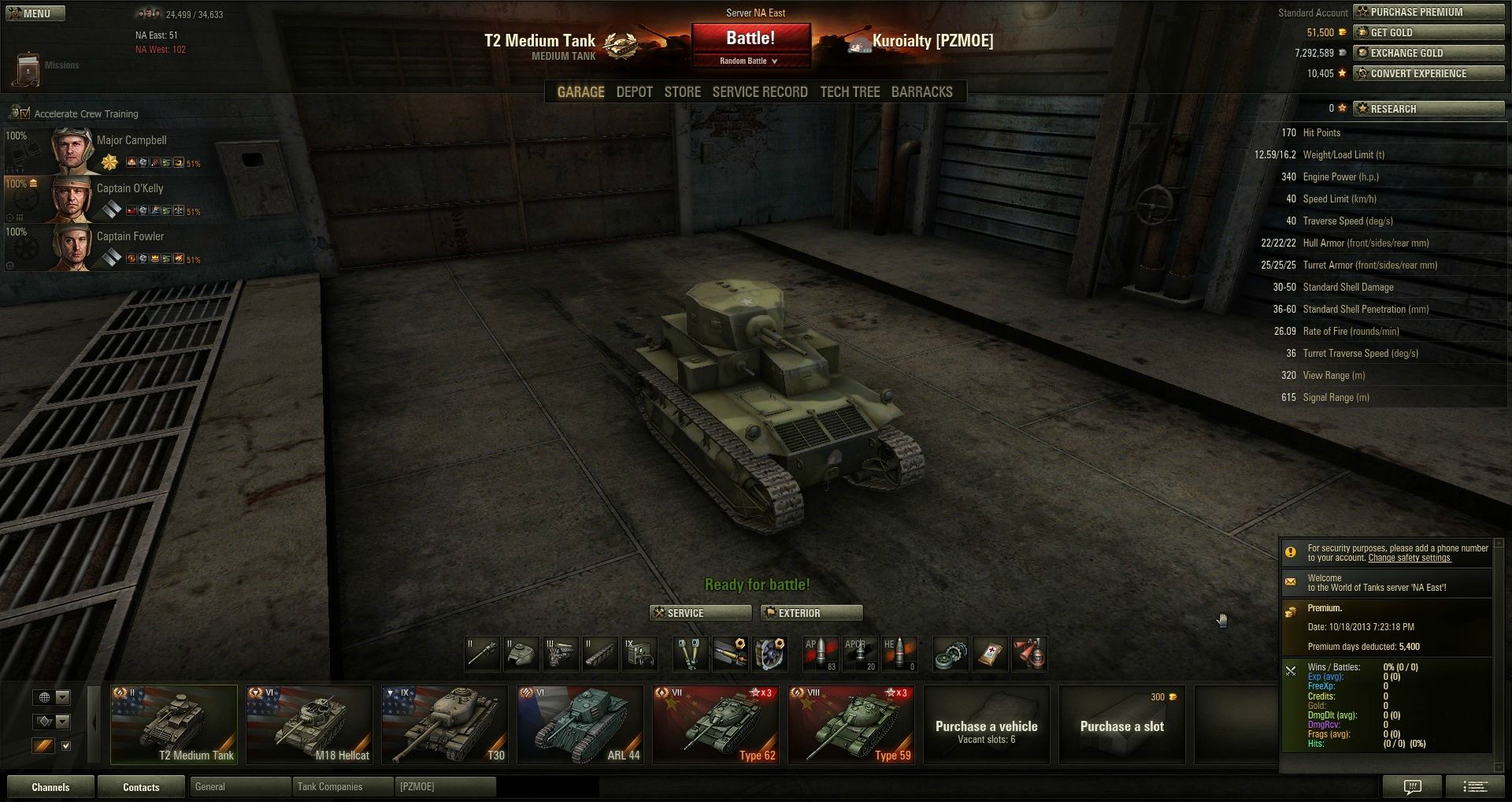Open the STORE tab

[x=682, y=92]
